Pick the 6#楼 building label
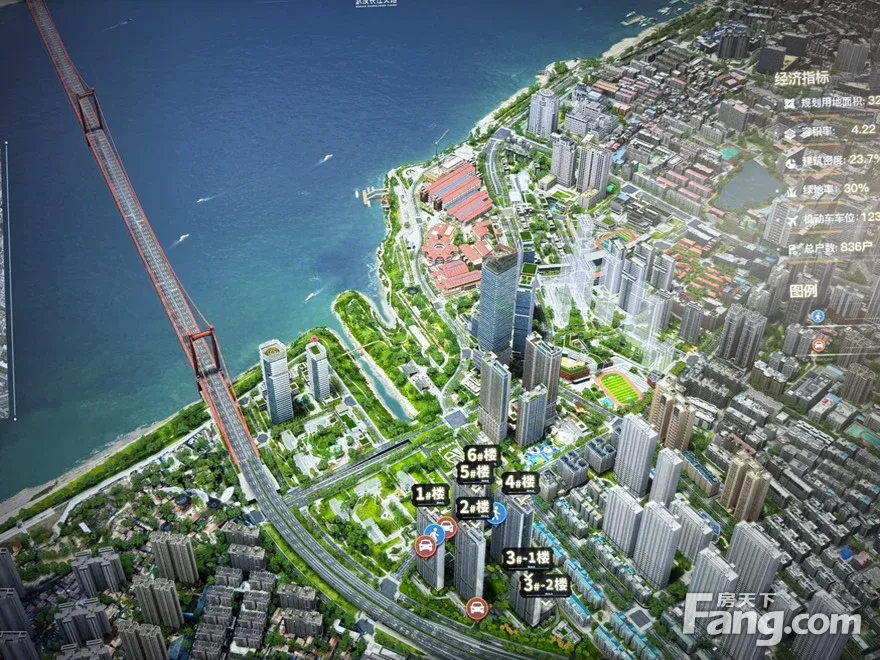Viewport: 880px width, 660px height. coord(482,454)
